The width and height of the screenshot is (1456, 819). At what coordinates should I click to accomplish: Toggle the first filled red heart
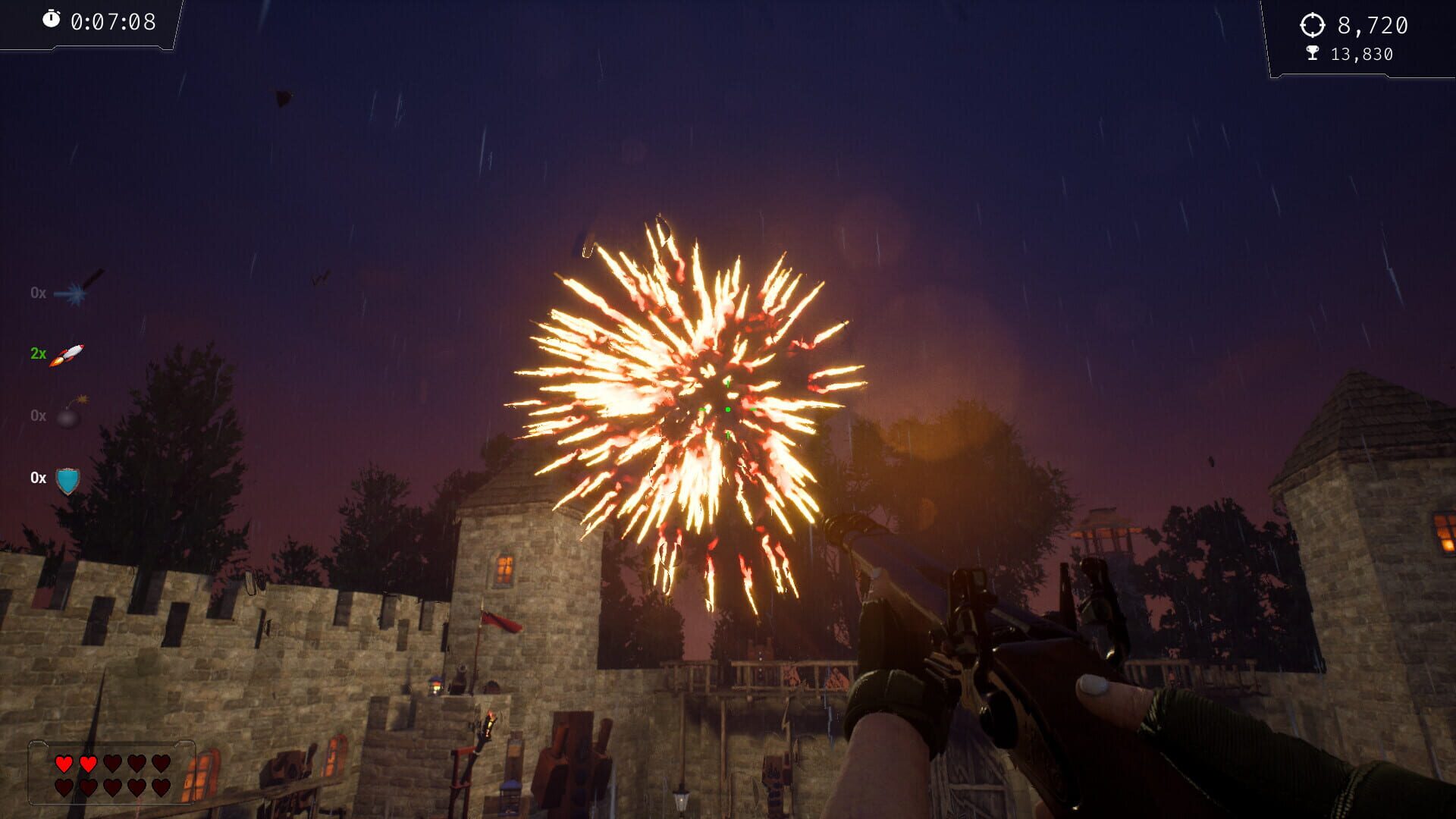point(64,764)
